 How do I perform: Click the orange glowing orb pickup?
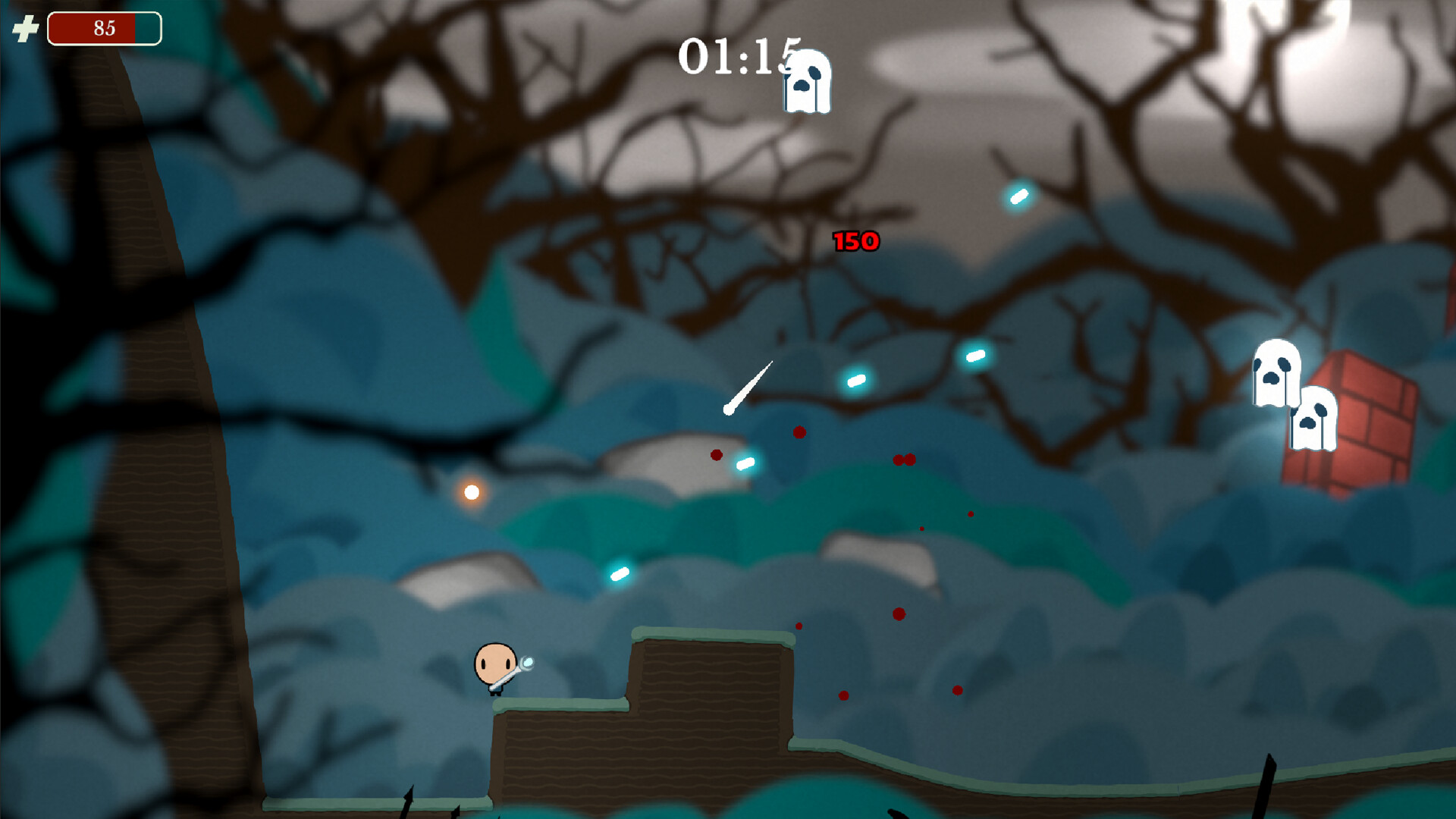click(470, 493)
